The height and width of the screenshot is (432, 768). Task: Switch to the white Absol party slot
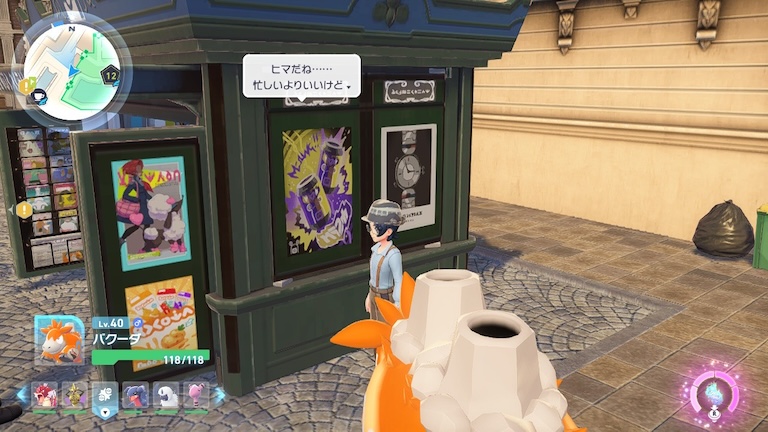click(x=164, y=395)
